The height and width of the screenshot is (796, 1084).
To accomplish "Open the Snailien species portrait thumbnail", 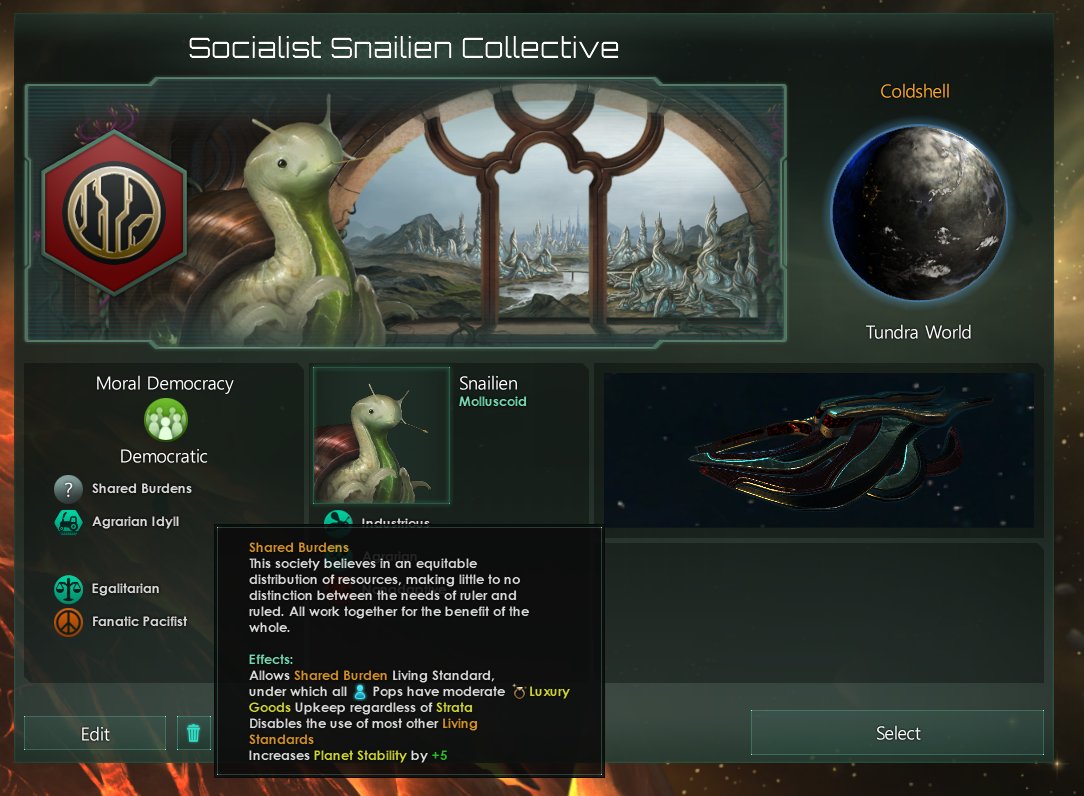I will pos(381,435).
